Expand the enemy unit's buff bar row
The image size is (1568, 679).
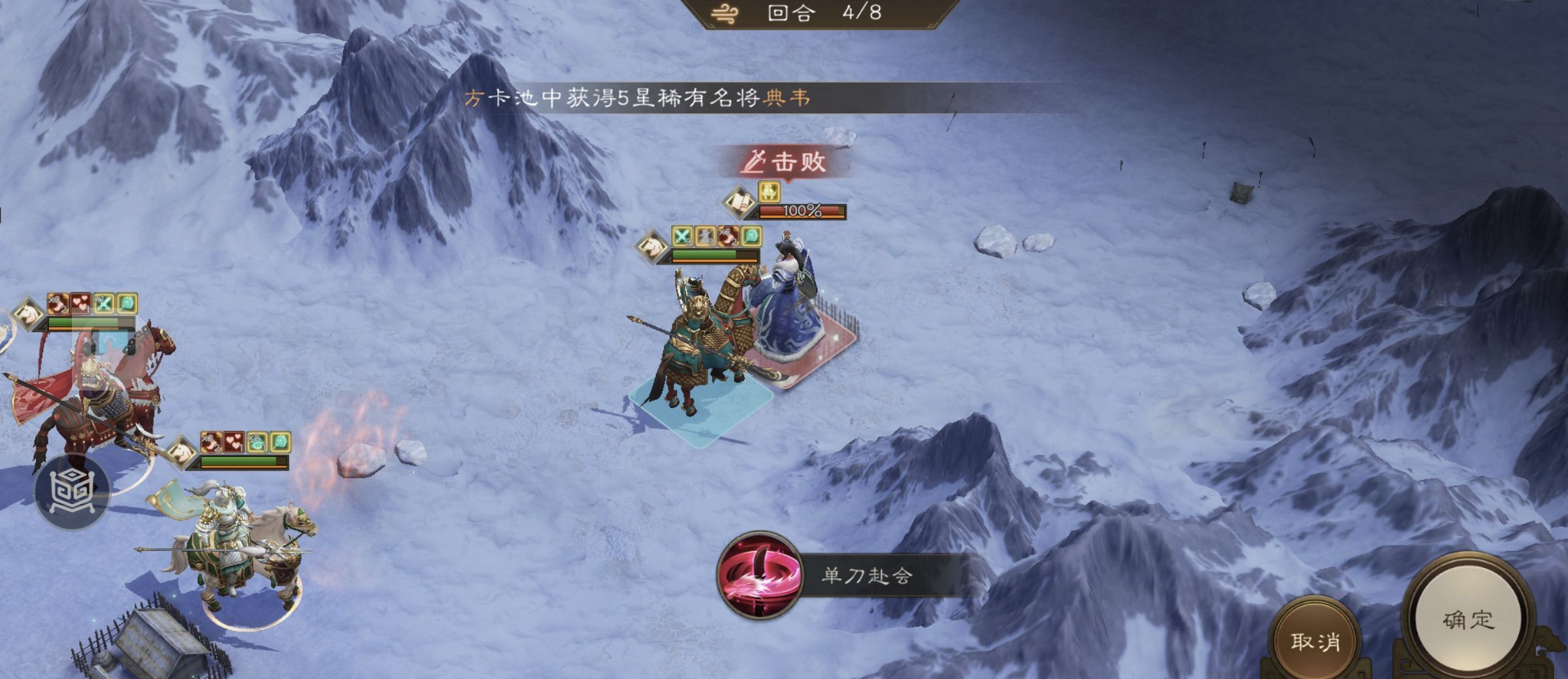[x=715, y=236]
